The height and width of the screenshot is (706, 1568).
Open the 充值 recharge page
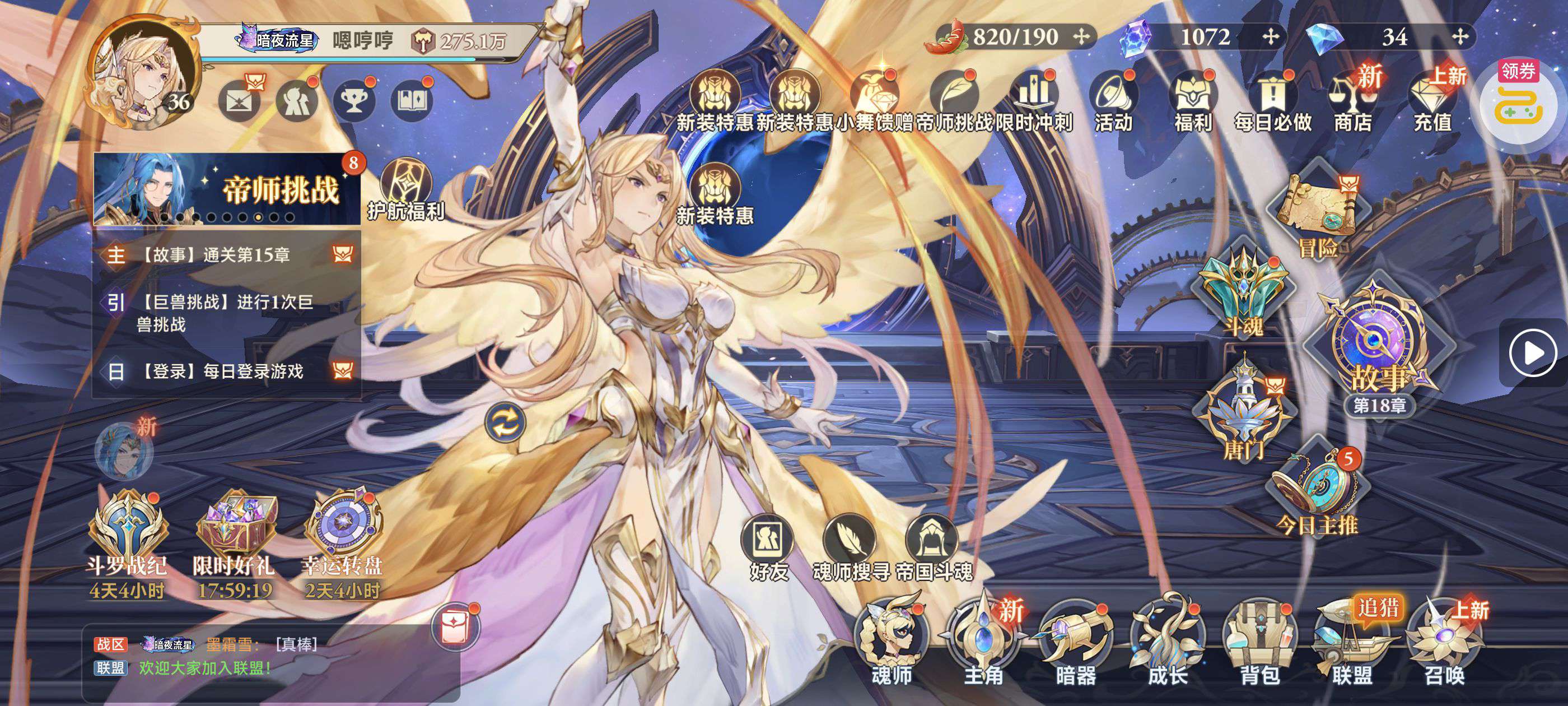pos(1432,103)
